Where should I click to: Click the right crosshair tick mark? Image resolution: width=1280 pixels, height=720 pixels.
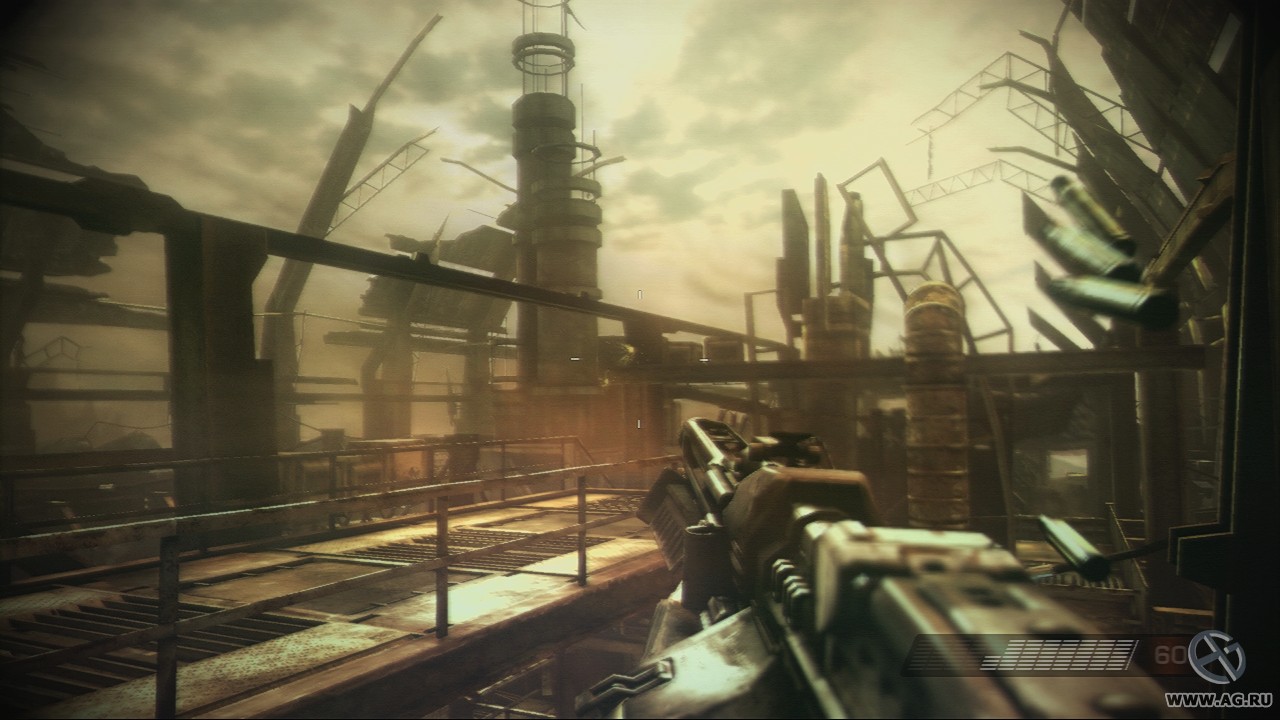tap(703, 360)
